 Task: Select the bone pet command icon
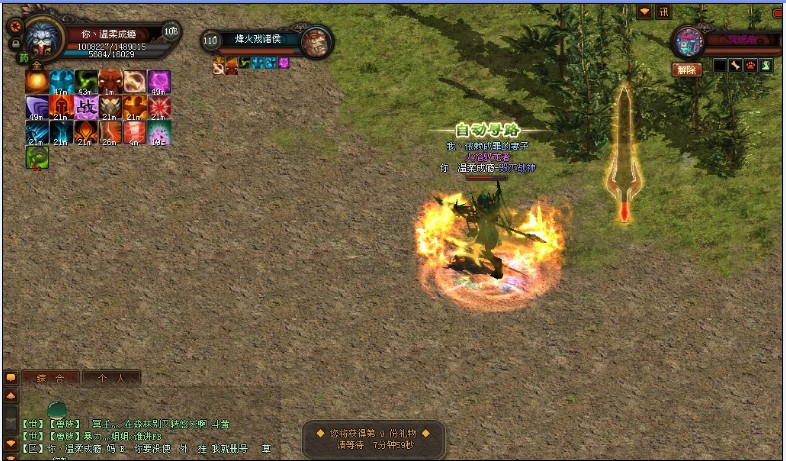(735, 66)
